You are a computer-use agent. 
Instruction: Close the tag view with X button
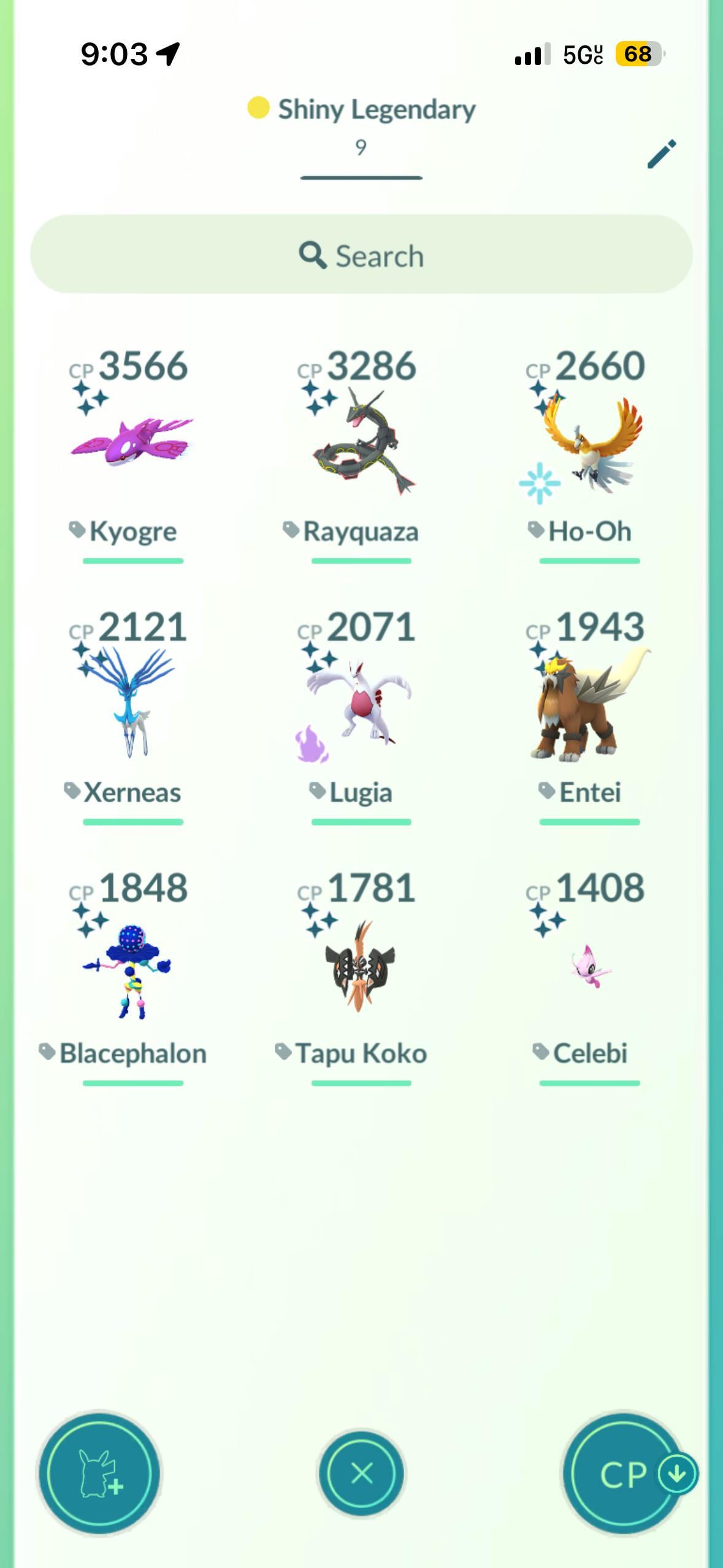[361, 1473]
